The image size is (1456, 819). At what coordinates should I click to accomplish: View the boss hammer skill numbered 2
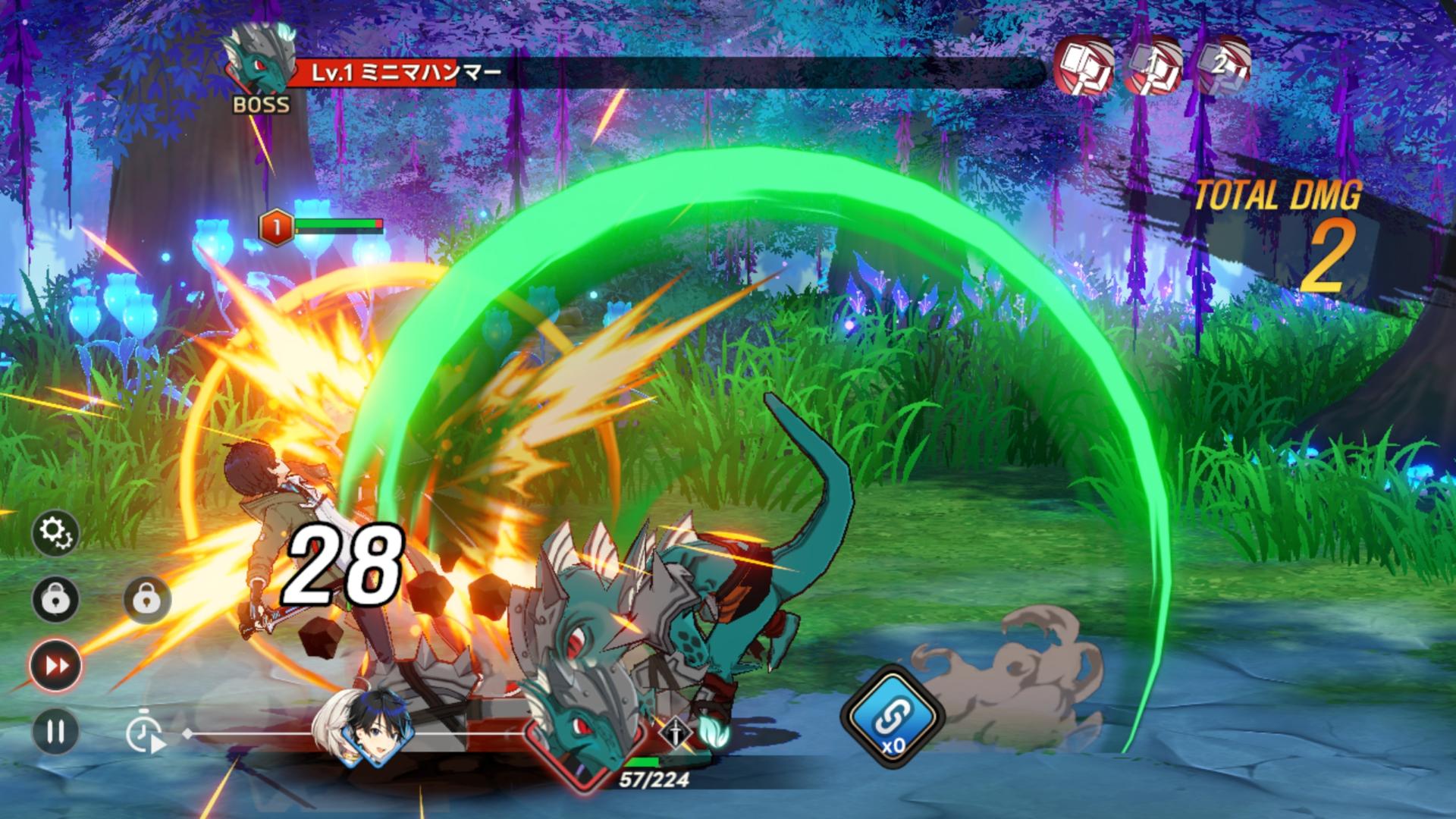coord(1222,67)
